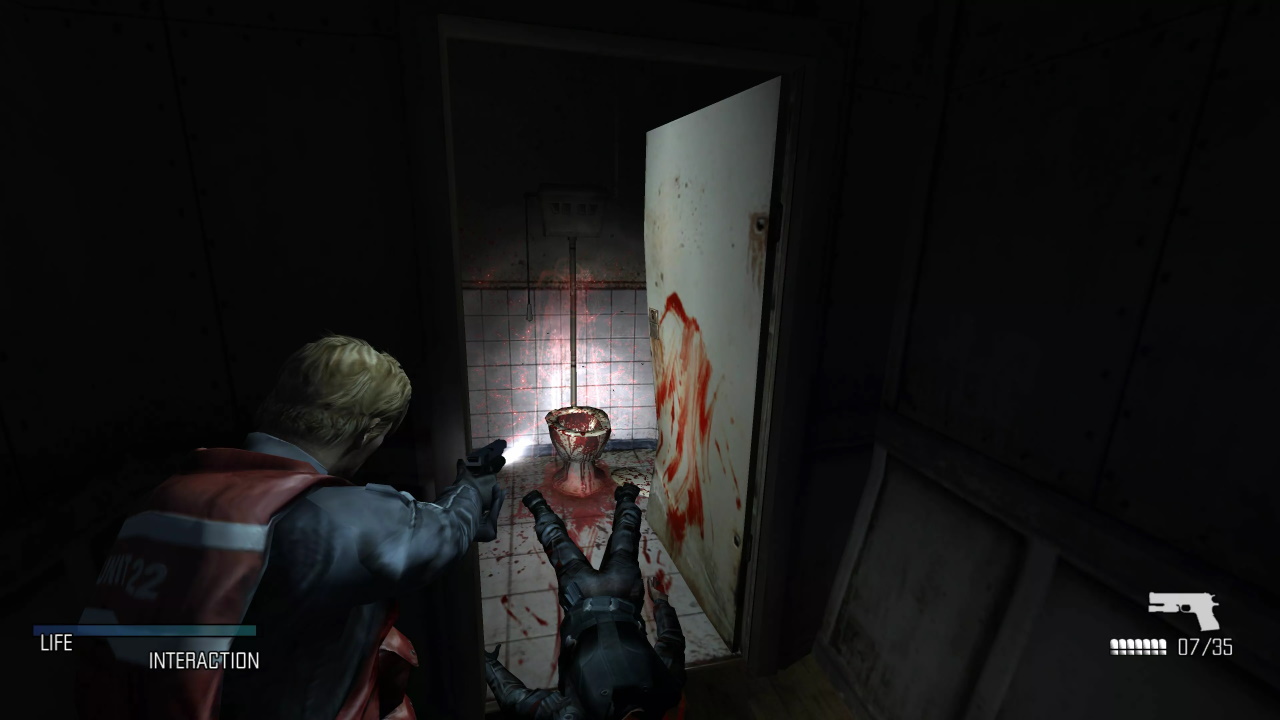Click the first bullet in the ammo row
This screenshot has height=720, width=1280.
(1113, 646)
